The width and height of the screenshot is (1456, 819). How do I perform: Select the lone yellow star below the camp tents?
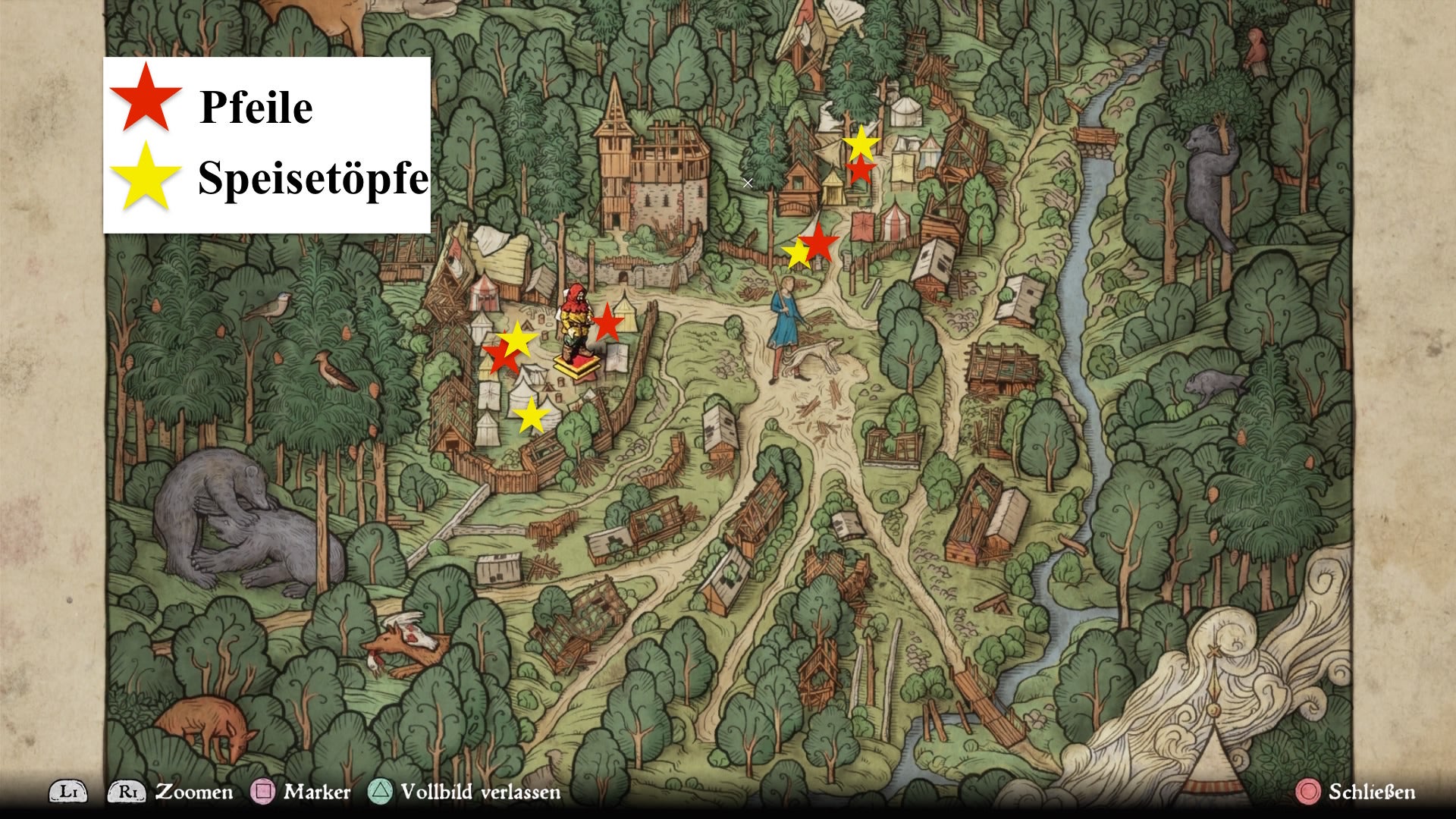[x=533, y=416]
